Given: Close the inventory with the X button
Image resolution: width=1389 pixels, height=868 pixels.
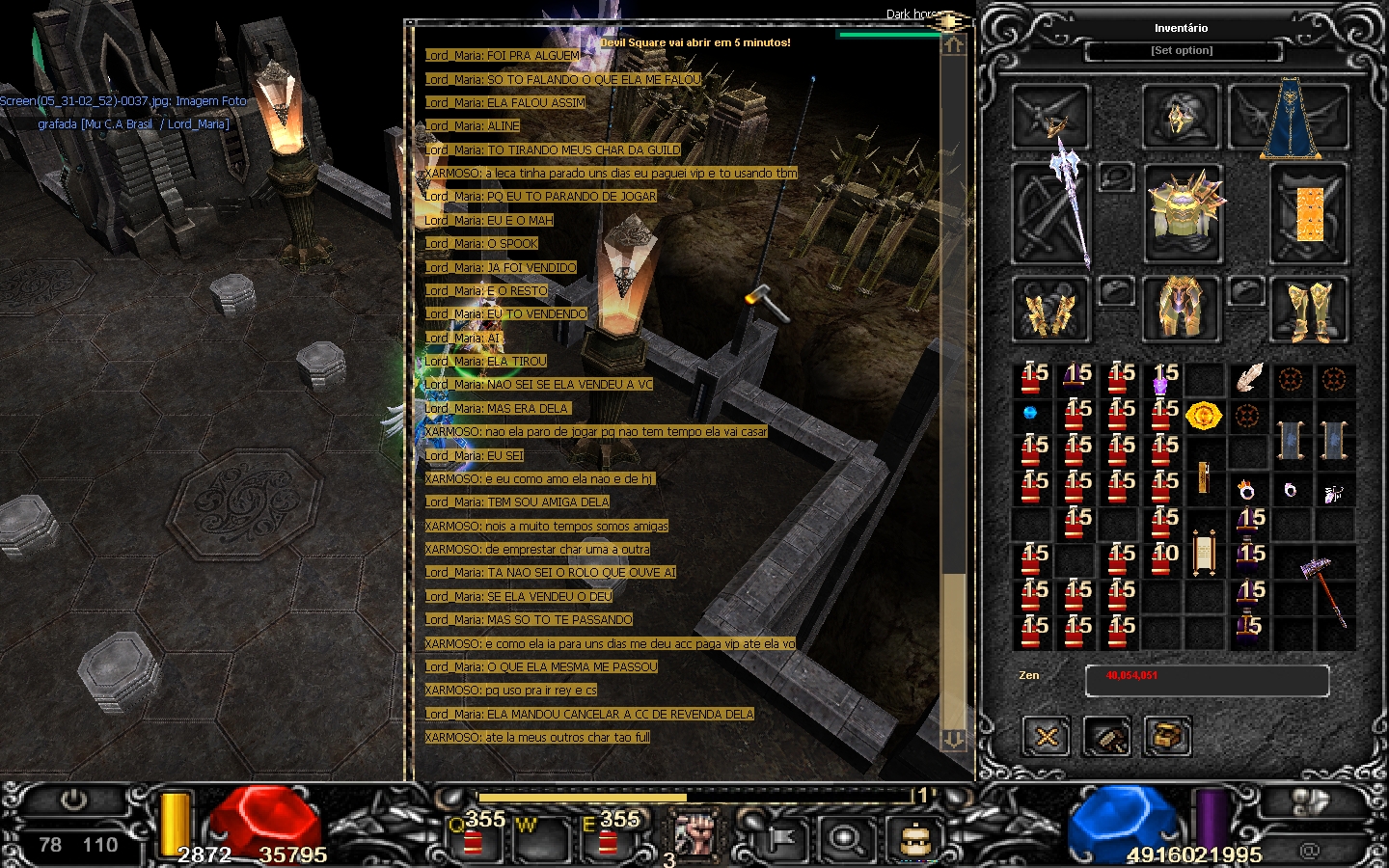Looking at the screenshot, I should coord(1047,738).
